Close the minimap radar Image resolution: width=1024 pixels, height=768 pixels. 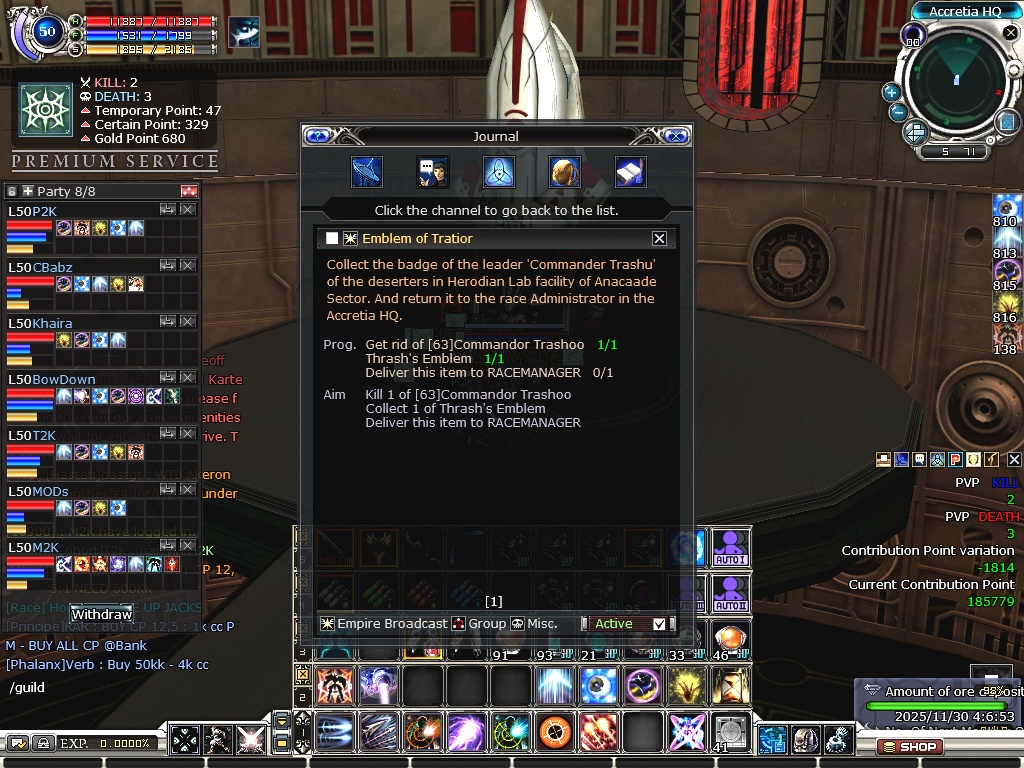click(1011, 33)
